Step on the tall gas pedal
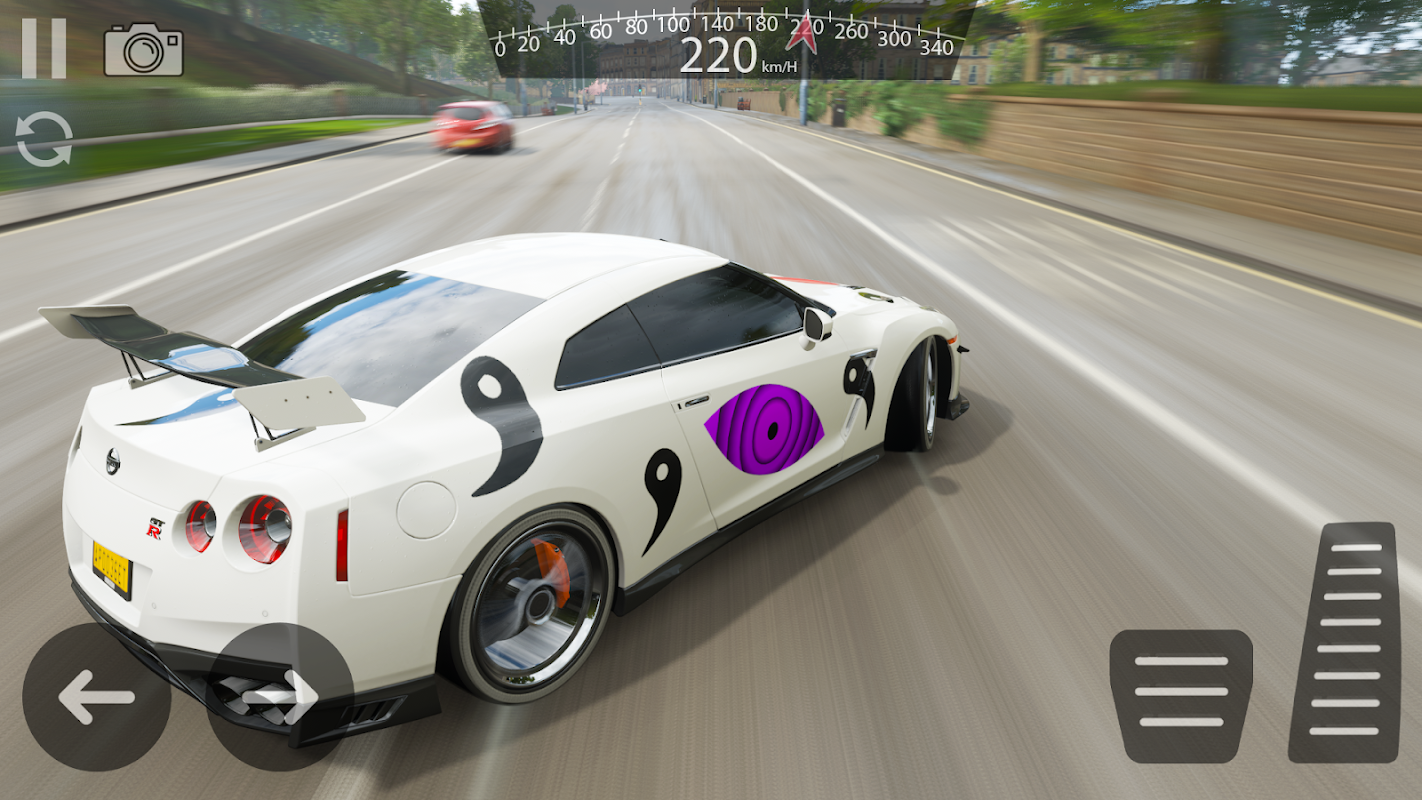1422x800 pixels. (1343, 642)
